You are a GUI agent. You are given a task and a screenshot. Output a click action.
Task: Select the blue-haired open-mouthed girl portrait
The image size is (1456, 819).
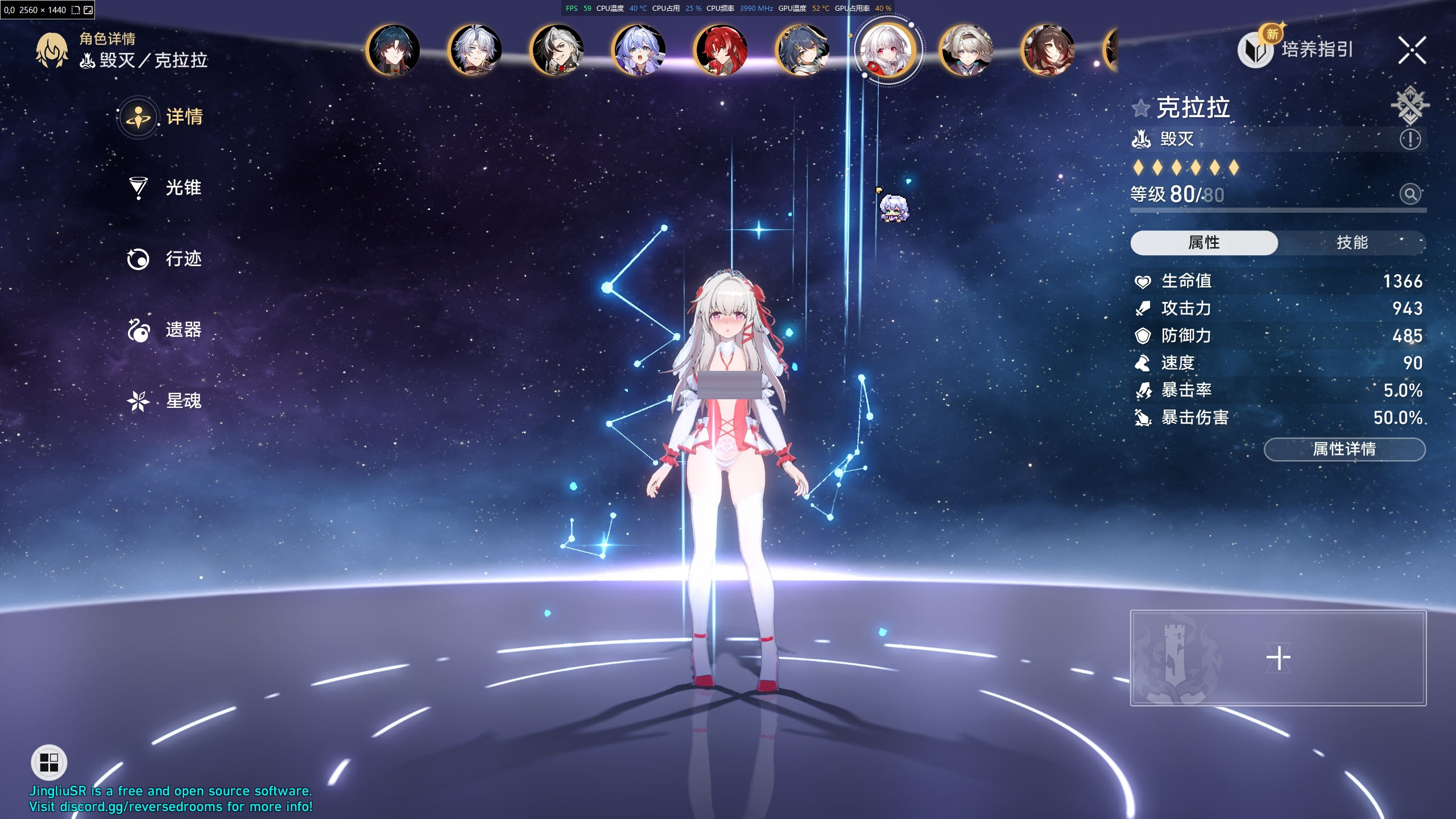(639, 50)
